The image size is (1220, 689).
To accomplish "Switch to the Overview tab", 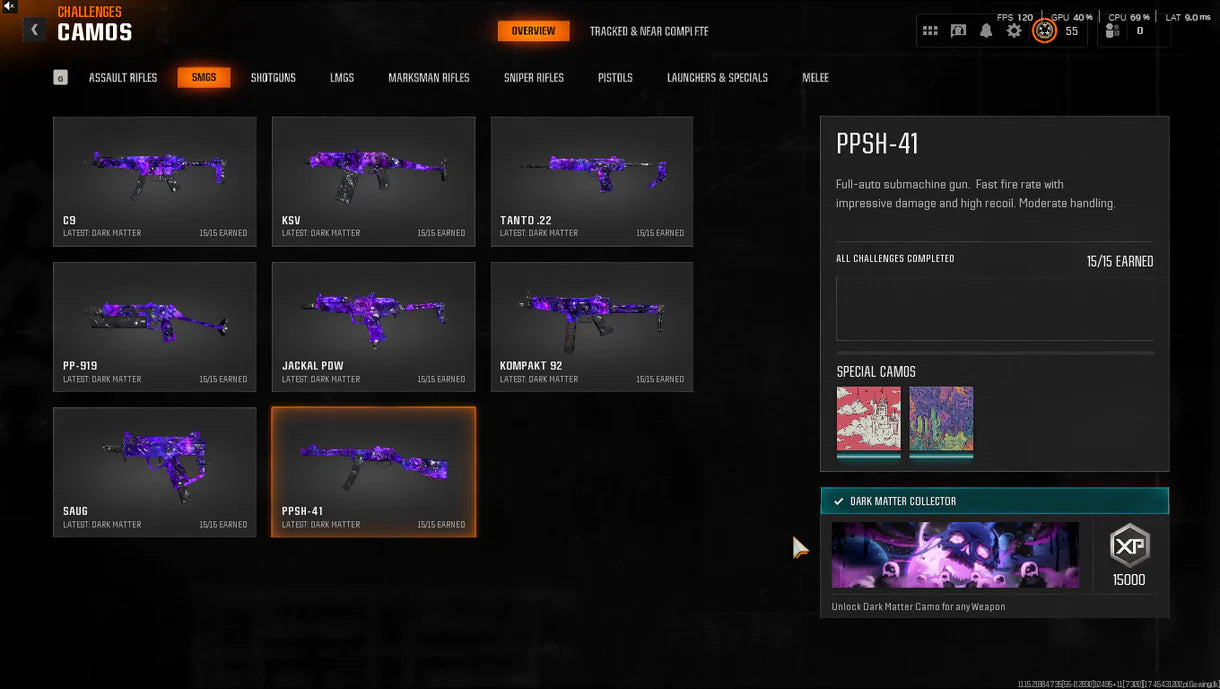I will tap(533, 31).
